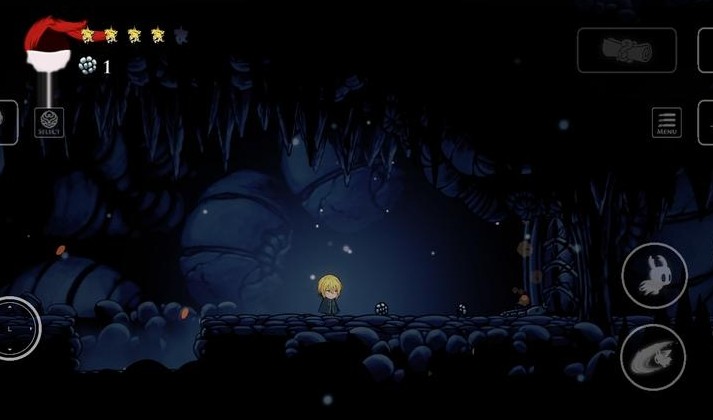Tap the knight jump button
The width and height of the screenshot is (713, 420).
pos(654,275)
